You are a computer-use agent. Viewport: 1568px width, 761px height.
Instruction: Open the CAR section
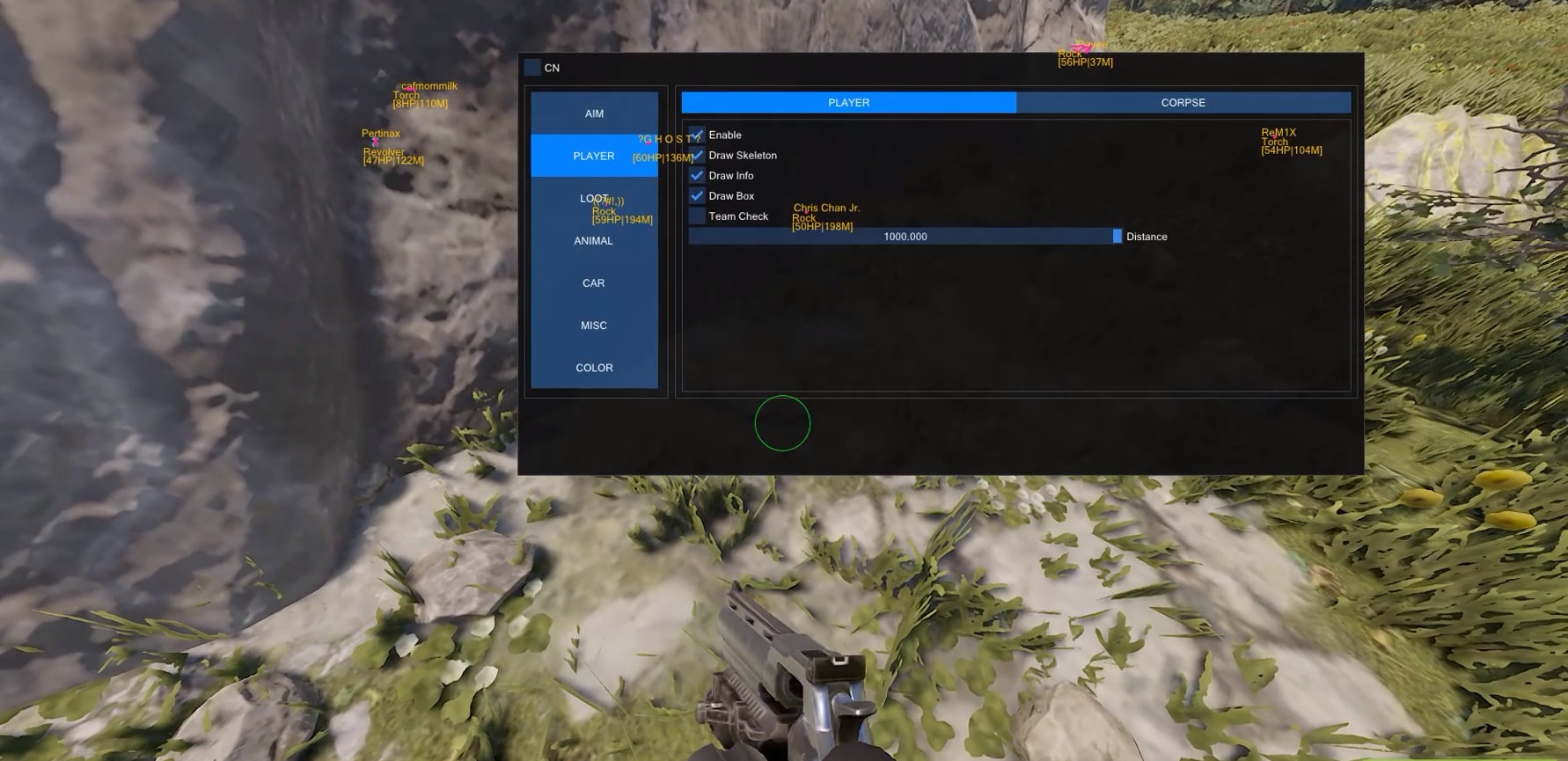594,282
